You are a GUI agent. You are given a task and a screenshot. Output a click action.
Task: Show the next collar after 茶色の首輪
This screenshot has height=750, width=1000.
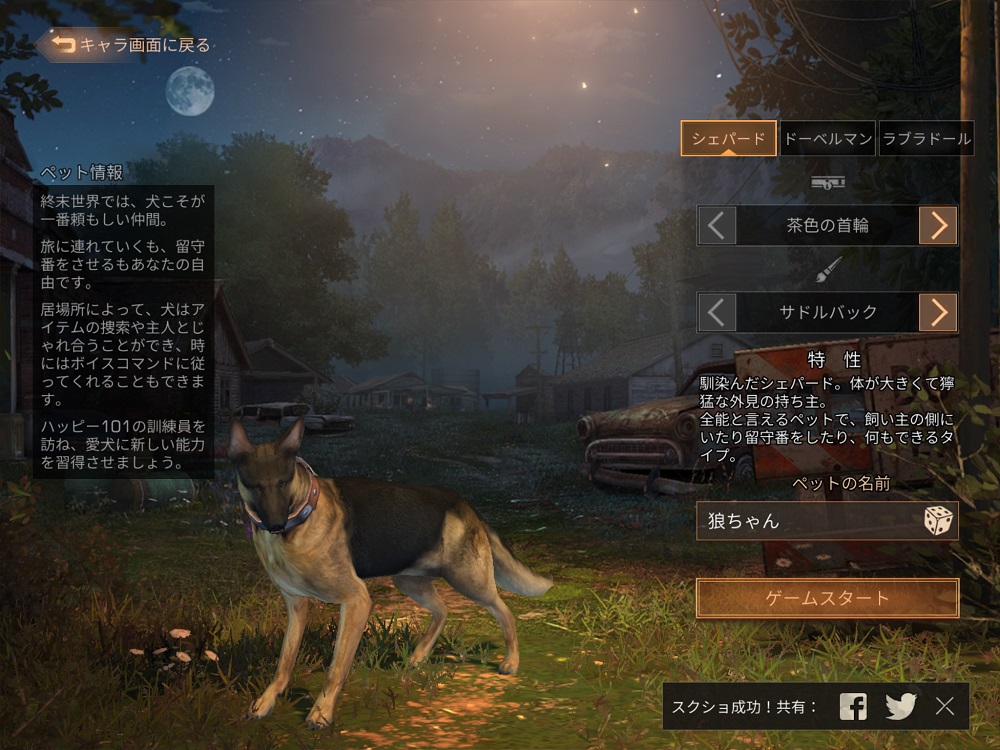pos(938,226)
